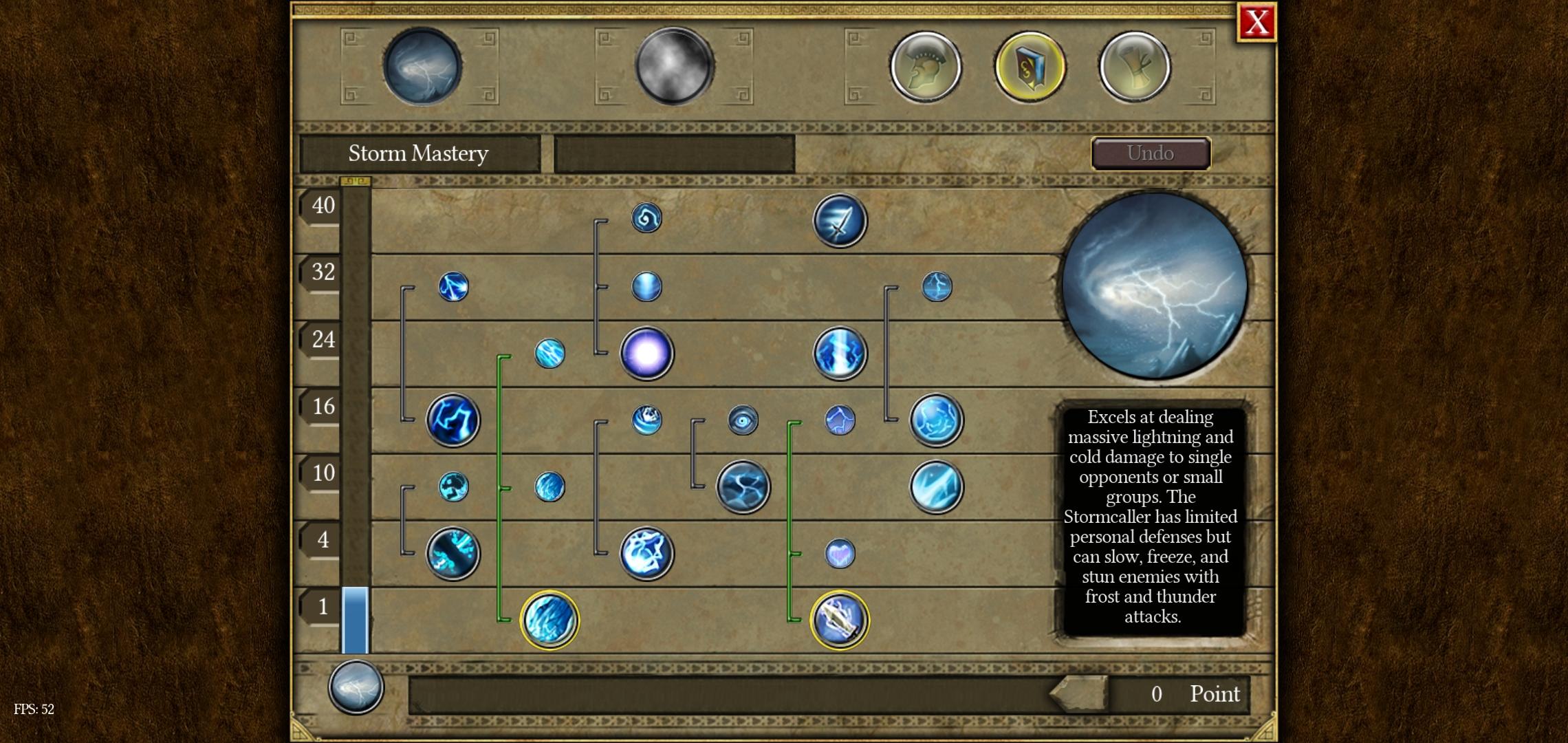Select the glowing white orb Summon Wisp skill

(x=646, y=354)
